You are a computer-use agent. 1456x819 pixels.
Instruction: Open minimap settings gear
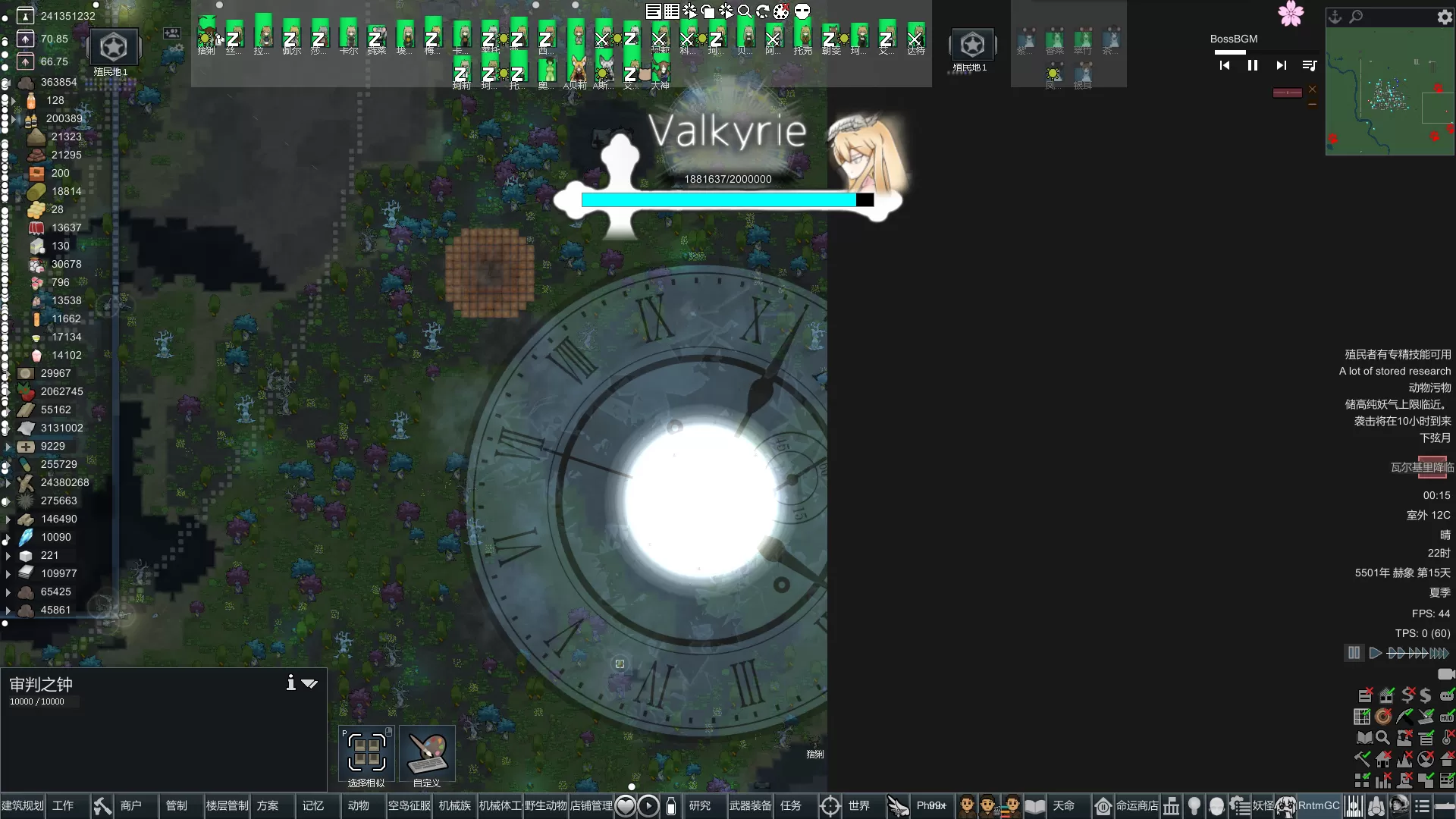pos(1445,17)
